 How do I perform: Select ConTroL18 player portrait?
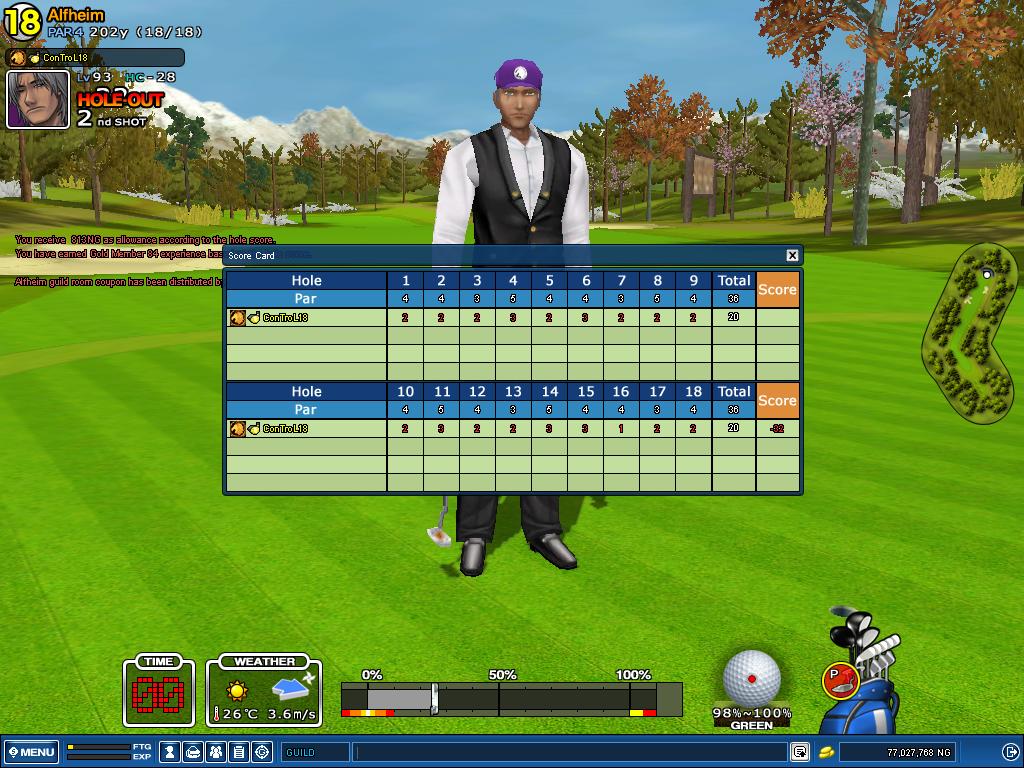[x=38, y=99]
